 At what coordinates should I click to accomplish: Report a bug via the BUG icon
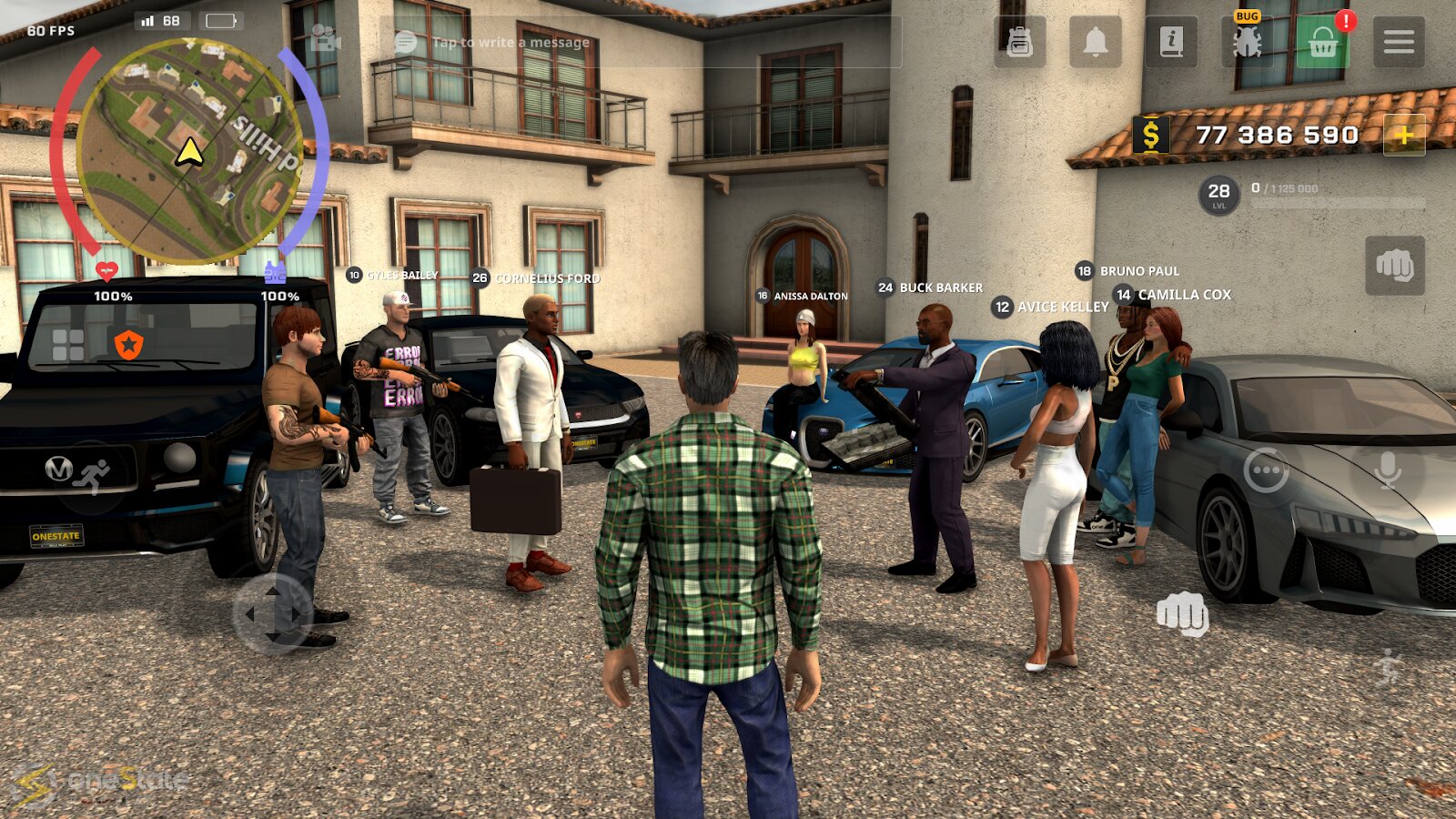click(1247, 41)
